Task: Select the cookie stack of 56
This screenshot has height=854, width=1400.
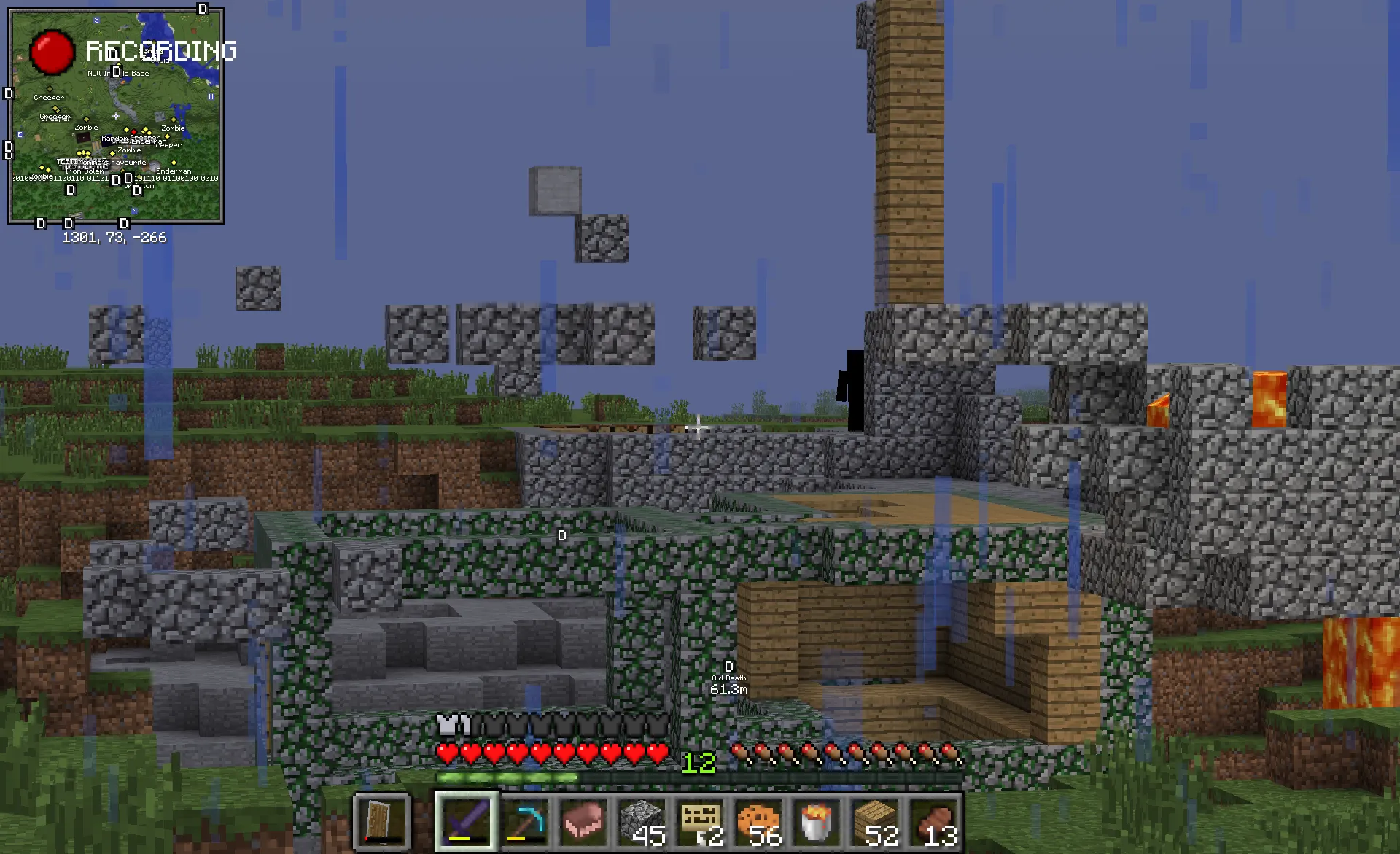Action: (758, 821)
